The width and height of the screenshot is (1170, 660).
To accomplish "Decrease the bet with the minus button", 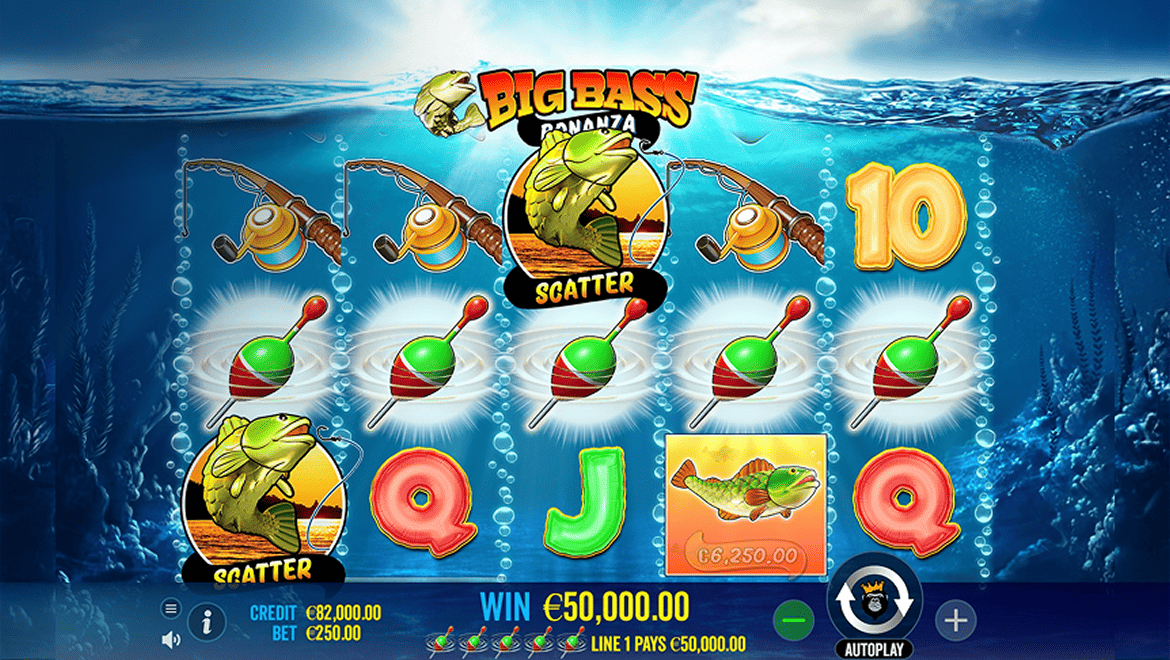I will 795,622.
